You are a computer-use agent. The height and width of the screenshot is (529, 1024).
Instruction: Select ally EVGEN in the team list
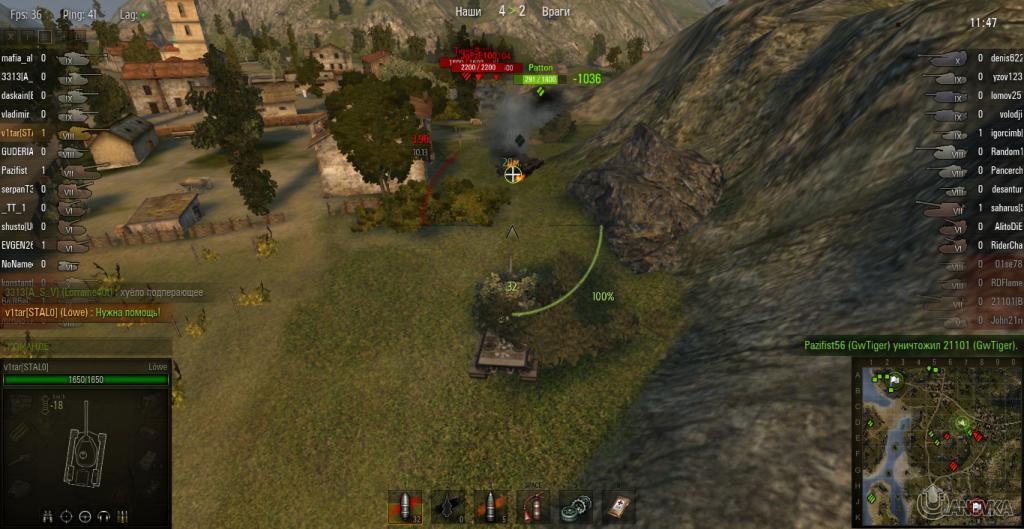tap(17, 245)
